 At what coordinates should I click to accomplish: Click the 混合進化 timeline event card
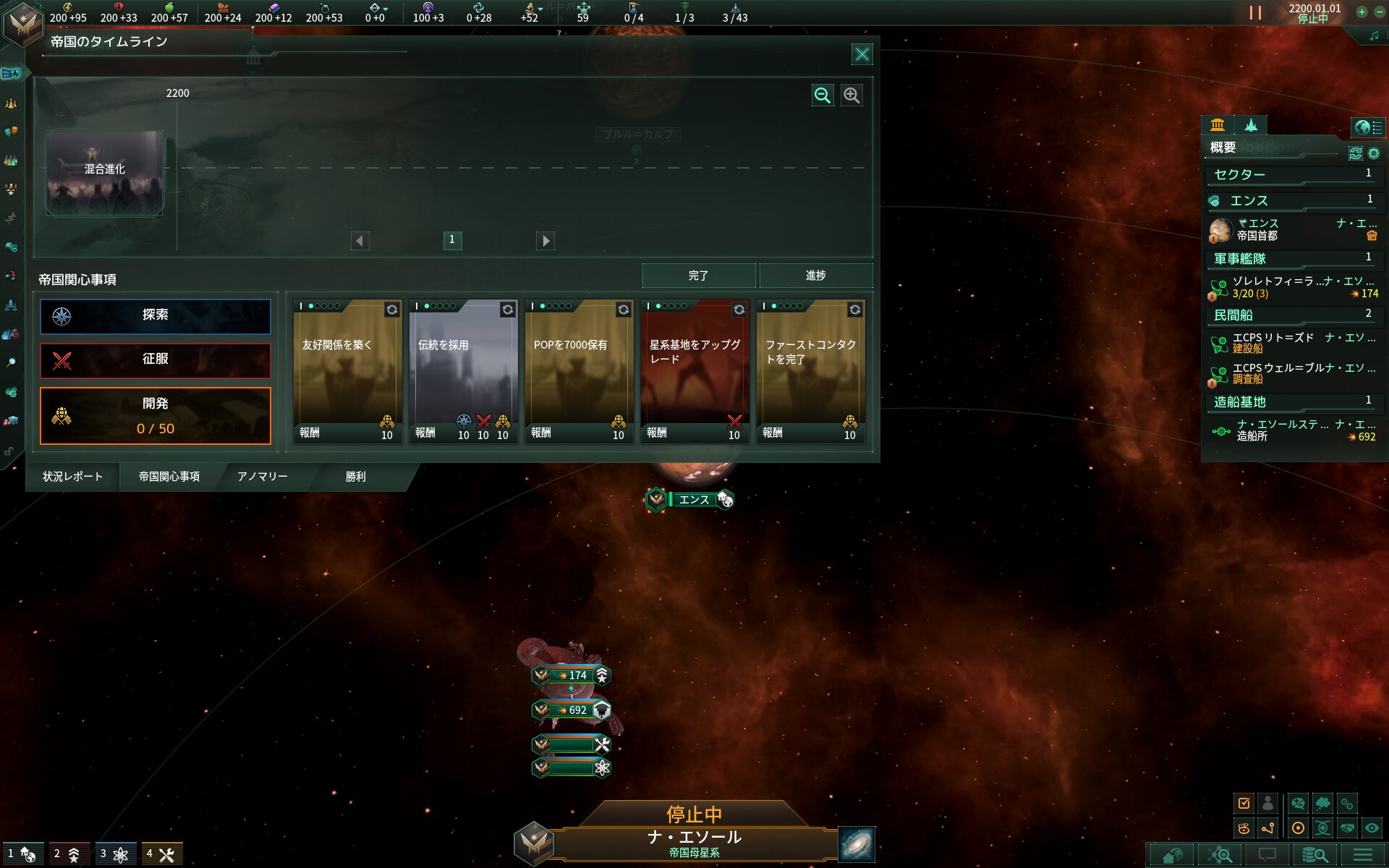(x=105, y=172)
